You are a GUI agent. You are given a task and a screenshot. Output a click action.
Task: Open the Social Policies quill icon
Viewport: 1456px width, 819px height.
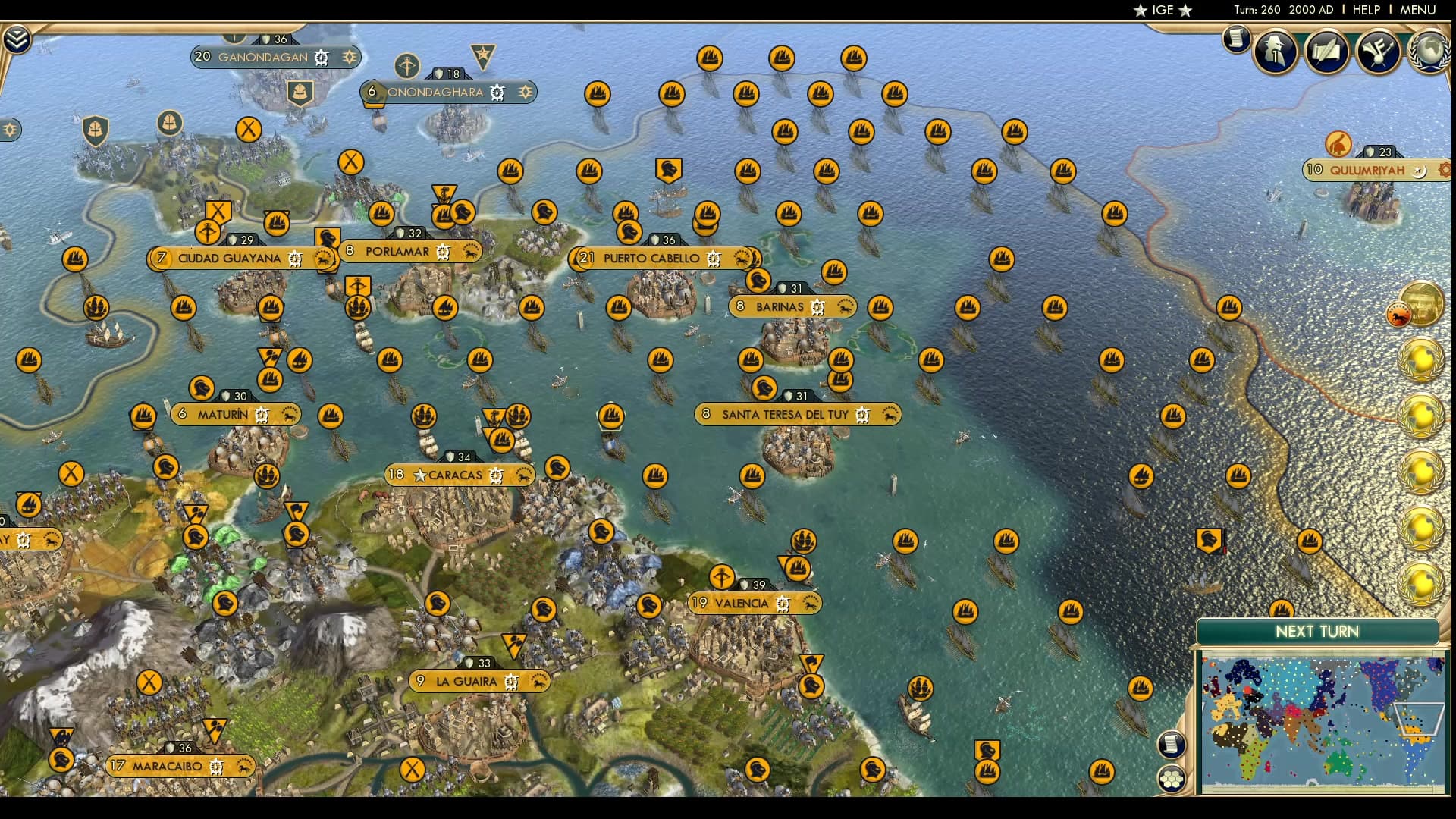tap(1328, 53)
